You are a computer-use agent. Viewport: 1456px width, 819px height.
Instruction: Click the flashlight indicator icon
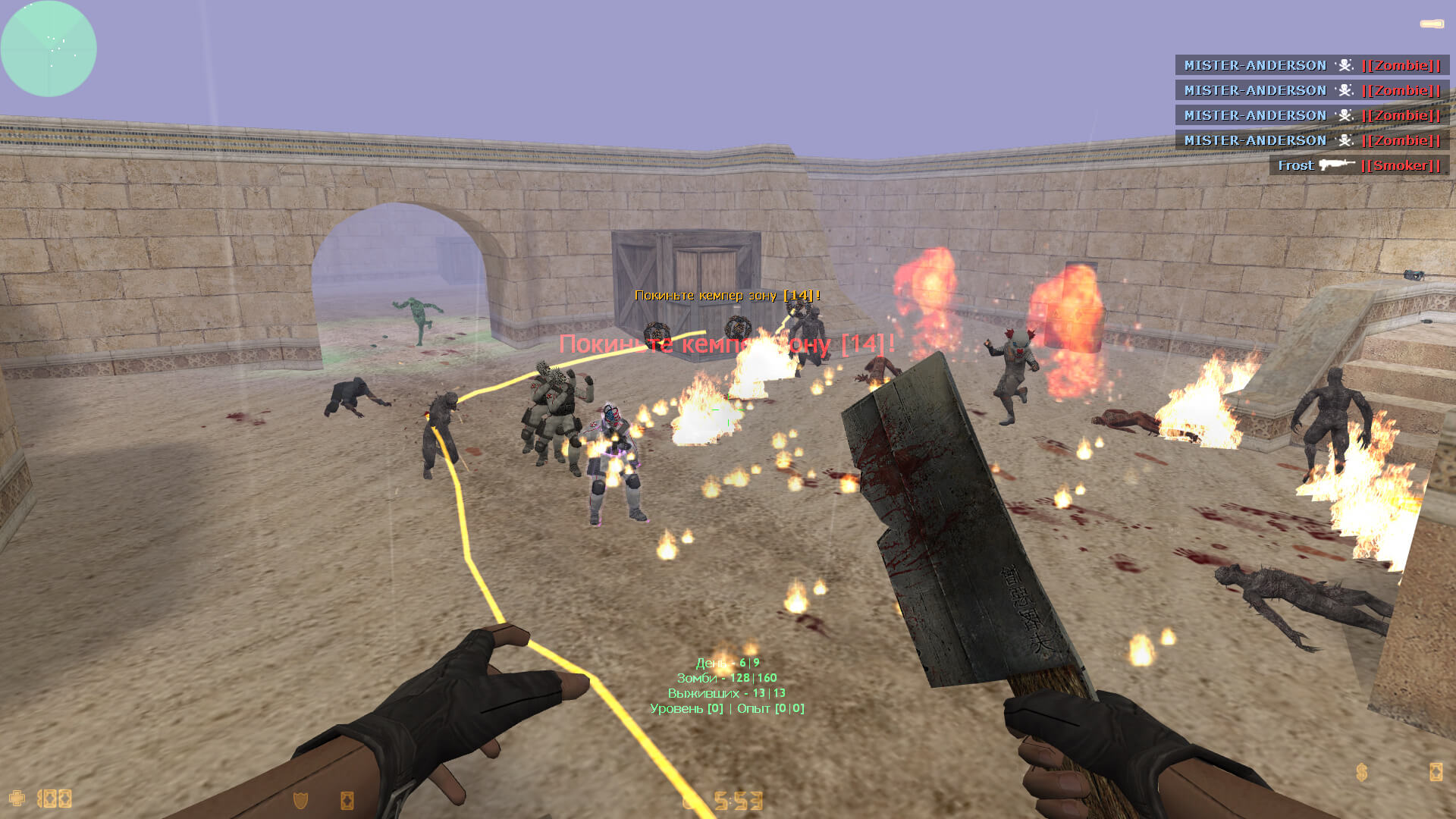coord(1432,24)
